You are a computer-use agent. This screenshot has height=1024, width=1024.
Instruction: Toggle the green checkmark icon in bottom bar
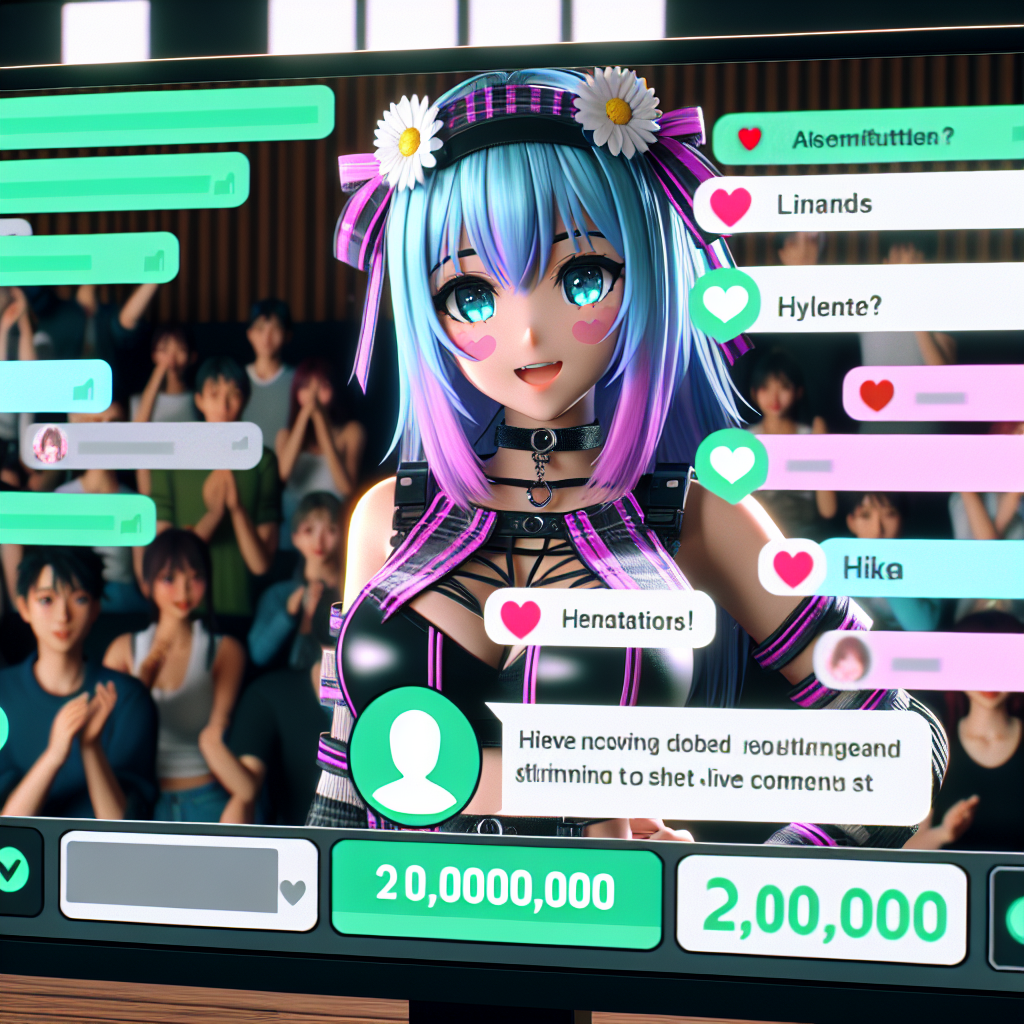coord(14,871)
